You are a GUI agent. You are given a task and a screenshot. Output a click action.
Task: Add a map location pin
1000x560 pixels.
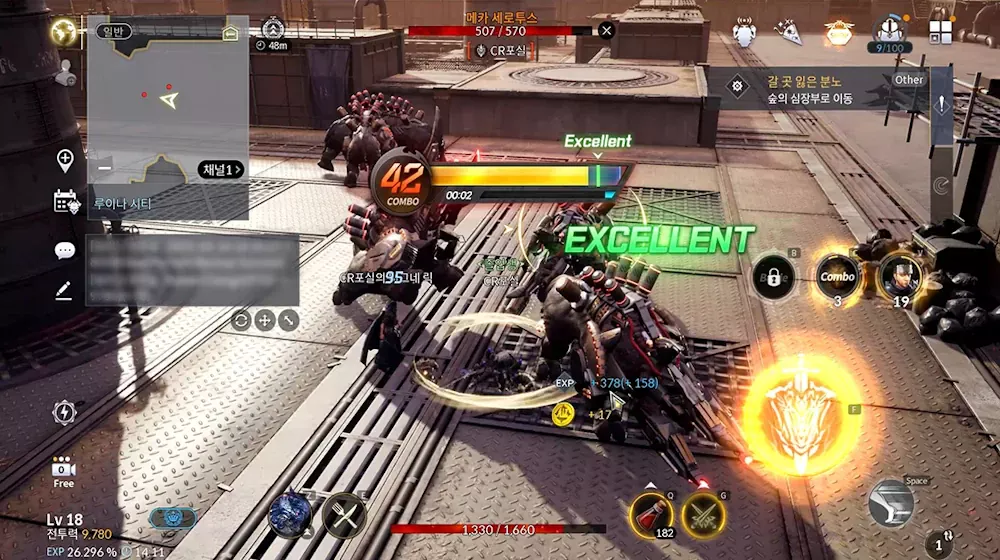(x=65, y=160)
